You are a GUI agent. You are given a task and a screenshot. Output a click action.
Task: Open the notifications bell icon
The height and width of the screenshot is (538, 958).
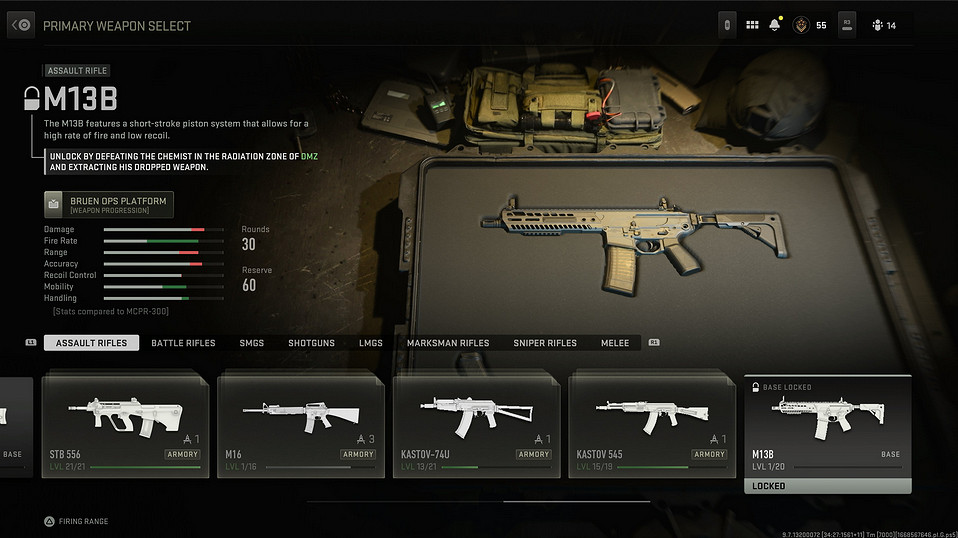(x=774, y=25)
